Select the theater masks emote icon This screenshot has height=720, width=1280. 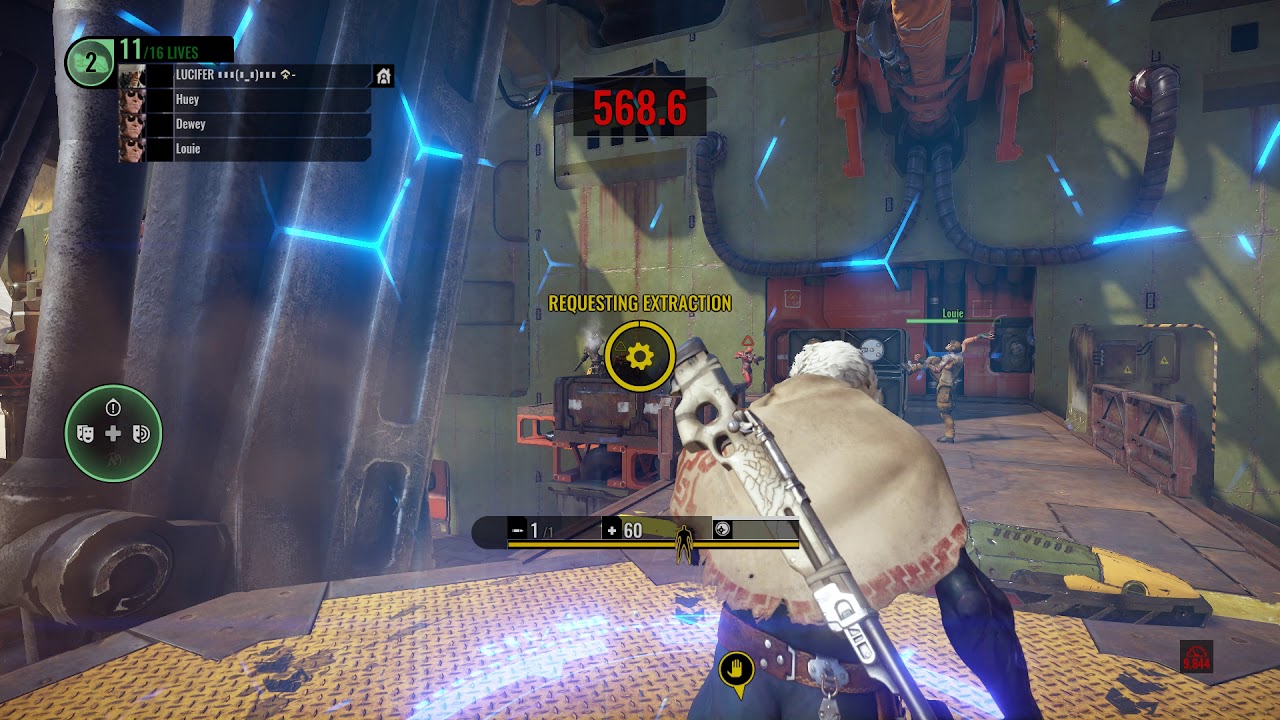pos(87,433)
